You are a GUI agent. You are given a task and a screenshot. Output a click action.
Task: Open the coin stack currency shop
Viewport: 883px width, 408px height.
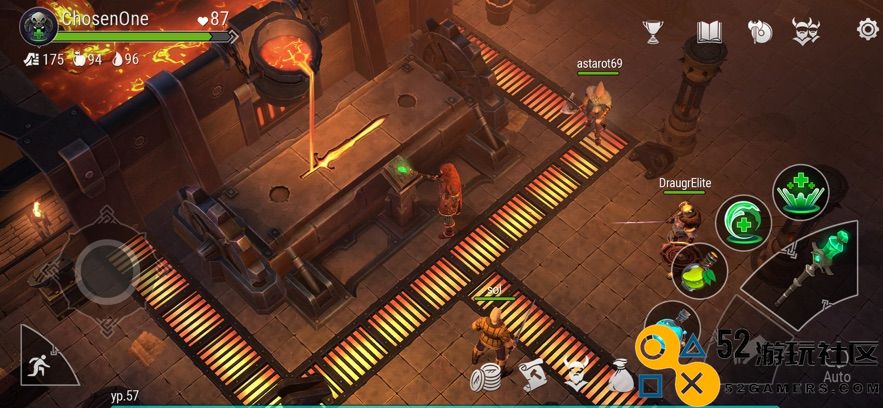pyautogui.click(x=487, y=379)
